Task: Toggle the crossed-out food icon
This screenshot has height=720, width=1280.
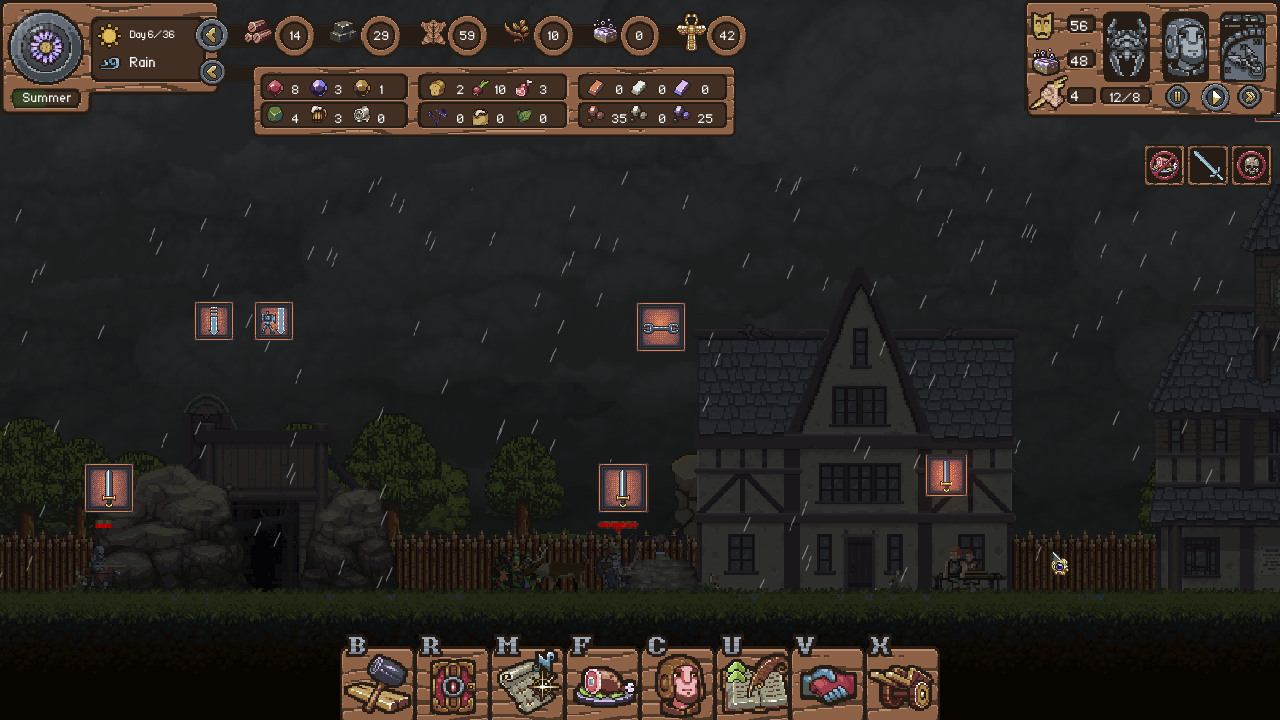Action: tap(1165, 166)
